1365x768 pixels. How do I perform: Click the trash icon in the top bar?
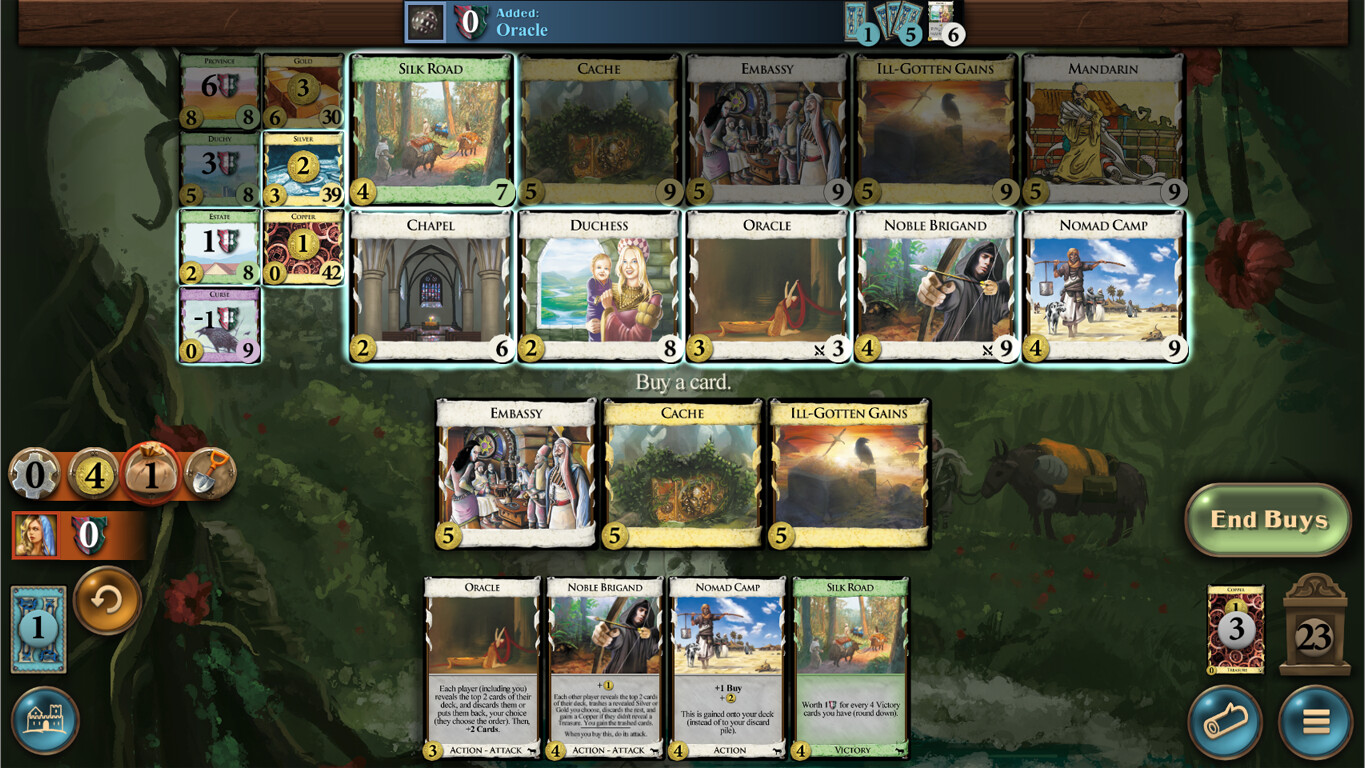(427, 22)
